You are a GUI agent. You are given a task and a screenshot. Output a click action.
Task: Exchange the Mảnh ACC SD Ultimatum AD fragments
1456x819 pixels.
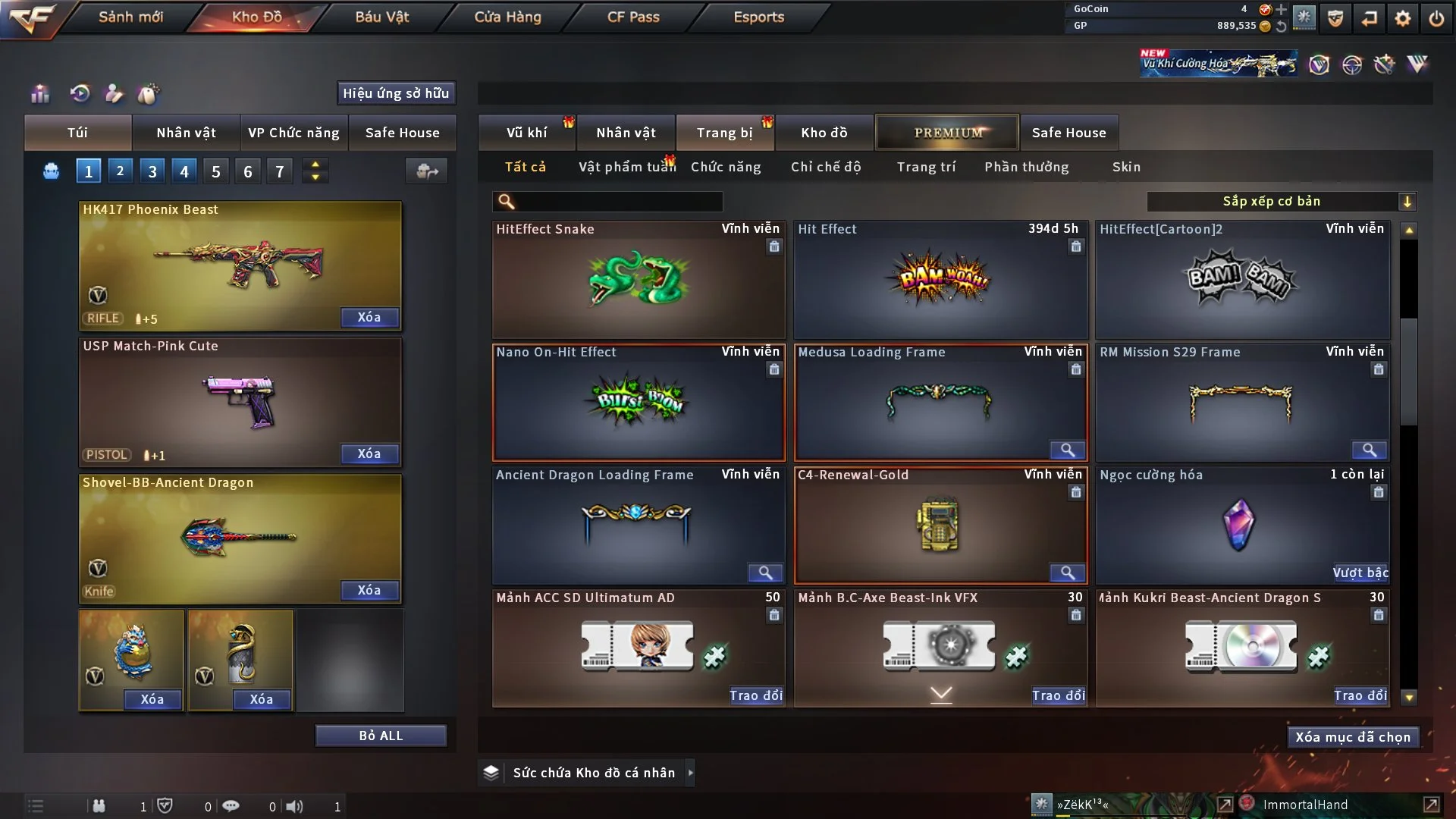pos(755,695)
